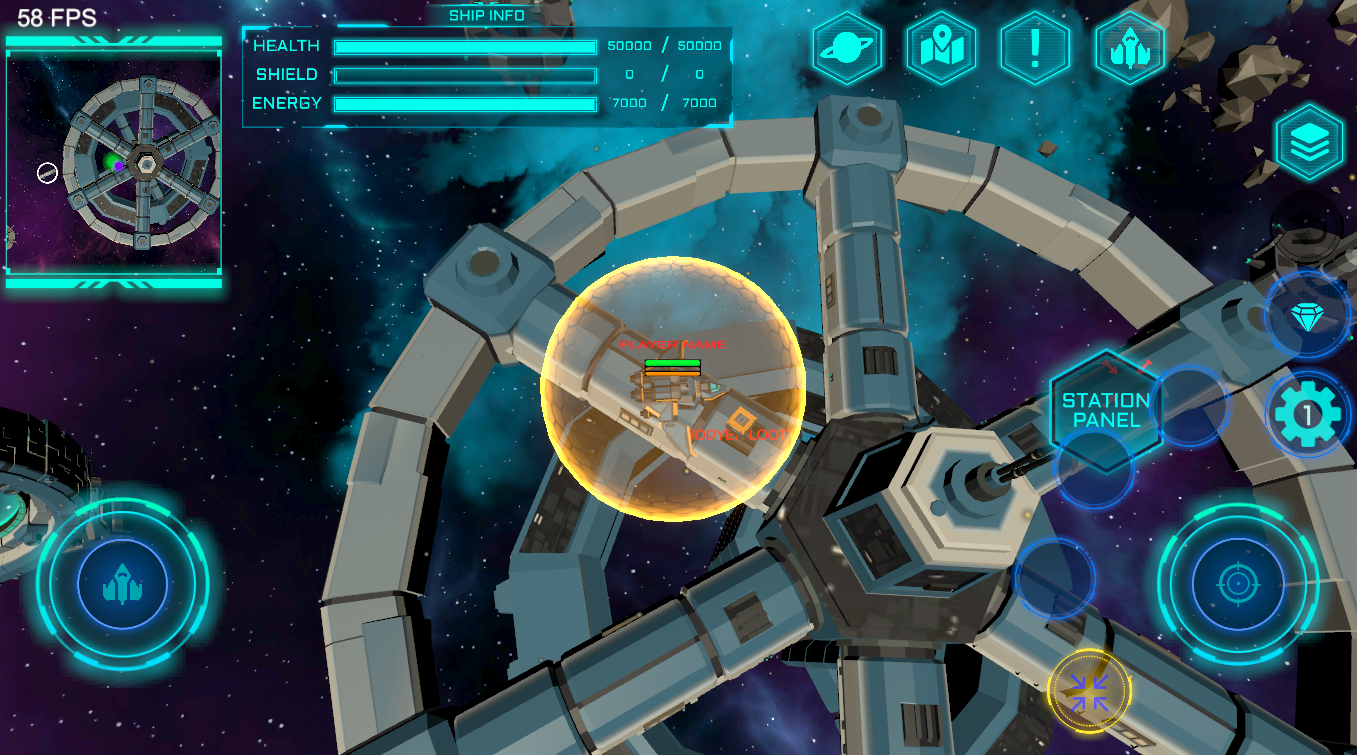1357x755 pixels.
Task: Tap the crosshair fire joystick
Action: click(x=1237, y=584)
